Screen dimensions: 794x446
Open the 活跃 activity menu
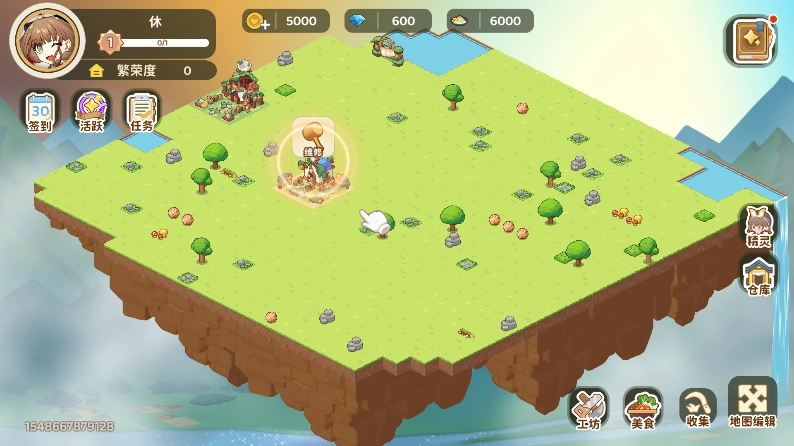coord(92,111)
